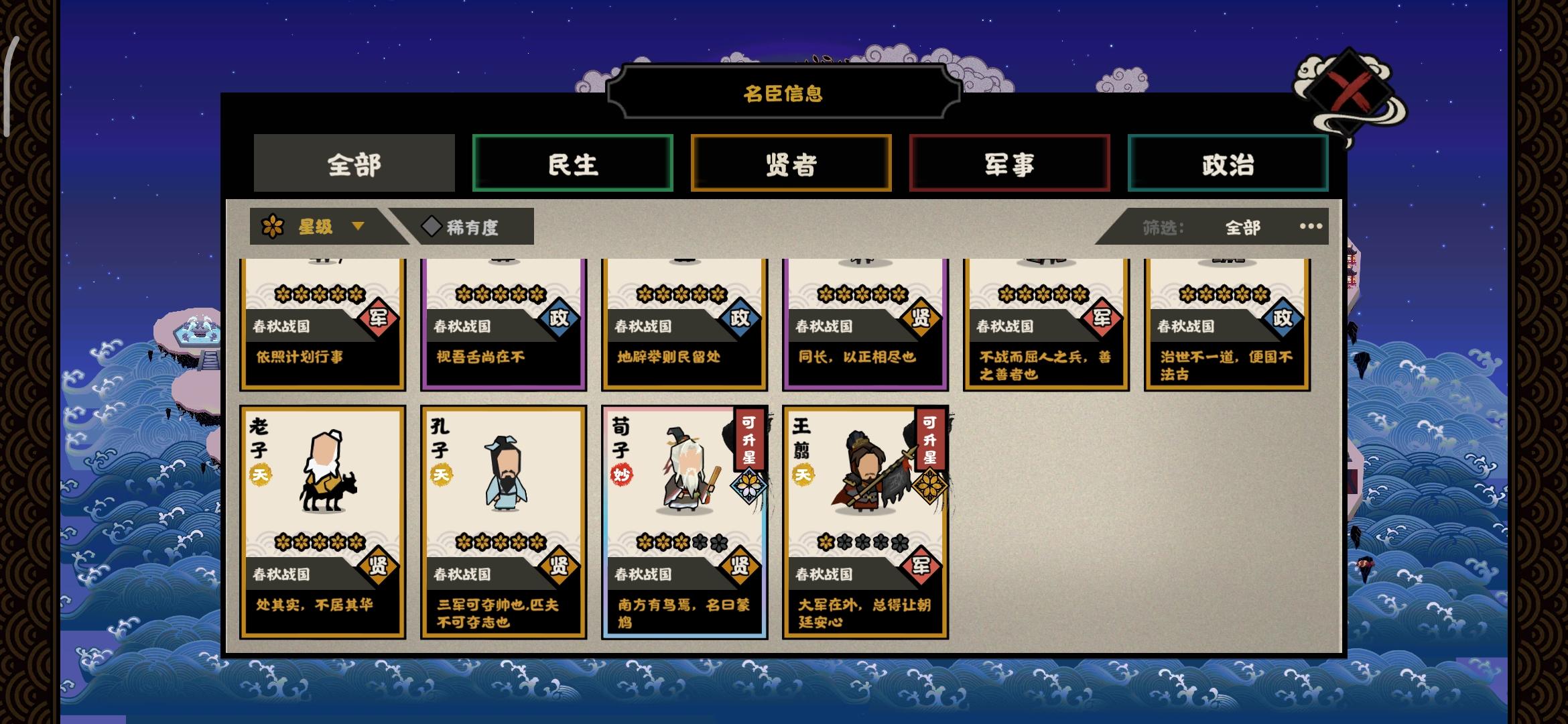
Task: Switch to the 军事 tab
Action: click(1009, 163)
